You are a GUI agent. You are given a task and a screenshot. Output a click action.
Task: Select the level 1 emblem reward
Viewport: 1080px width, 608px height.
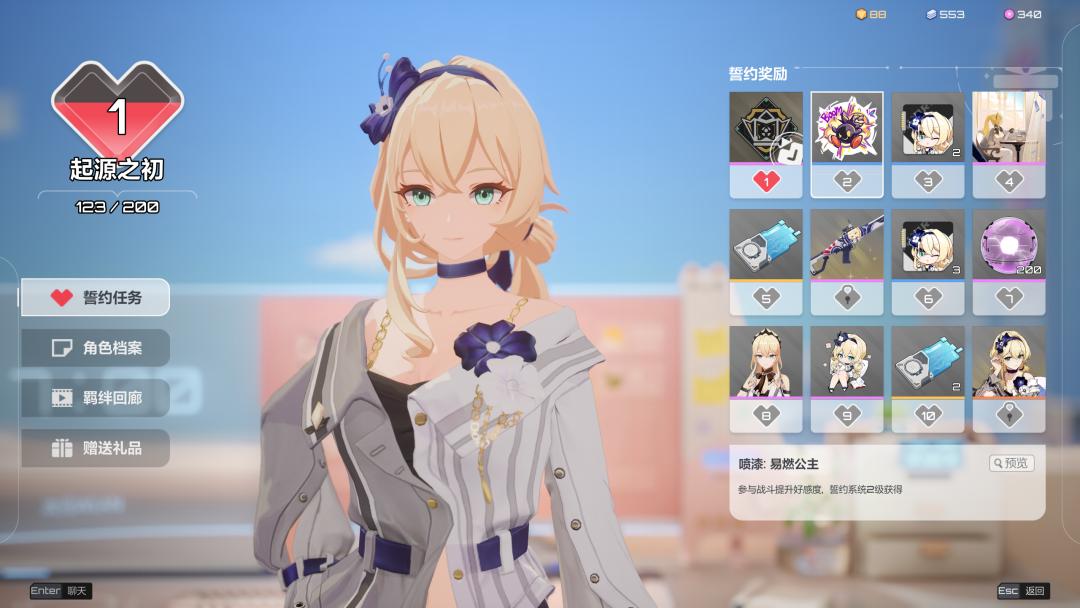coord(766,128)
